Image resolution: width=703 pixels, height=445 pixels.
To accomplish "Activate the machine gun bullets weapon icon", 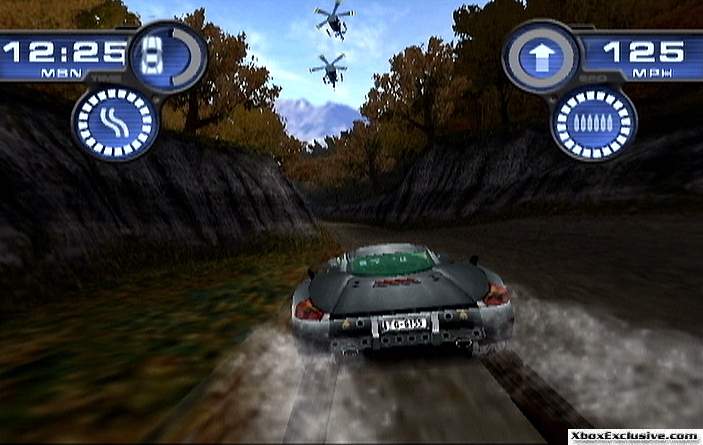I will coord(593,124).
